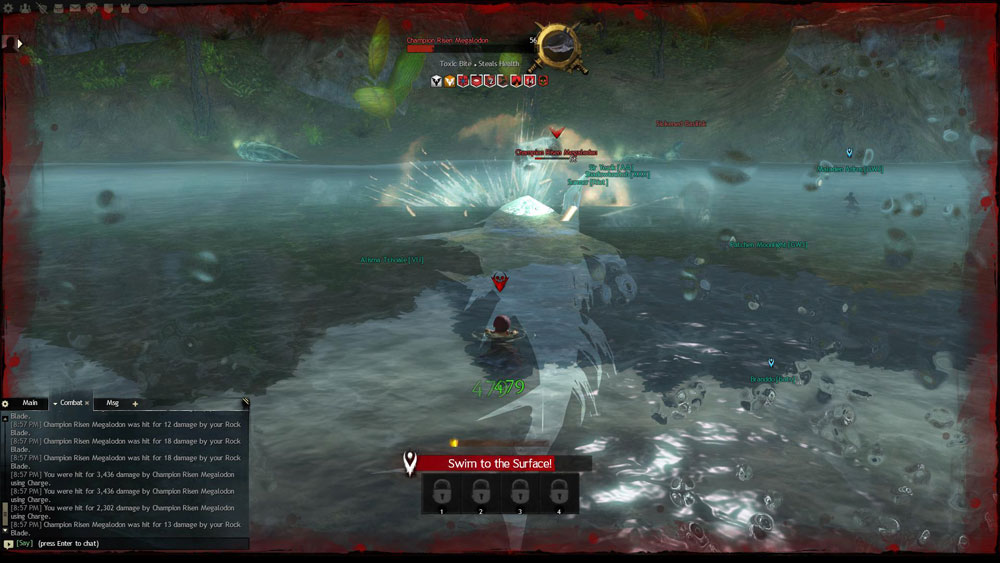Switch to the Main chat tab
This screenshot has height=563, width=1000.
[30, 403]
